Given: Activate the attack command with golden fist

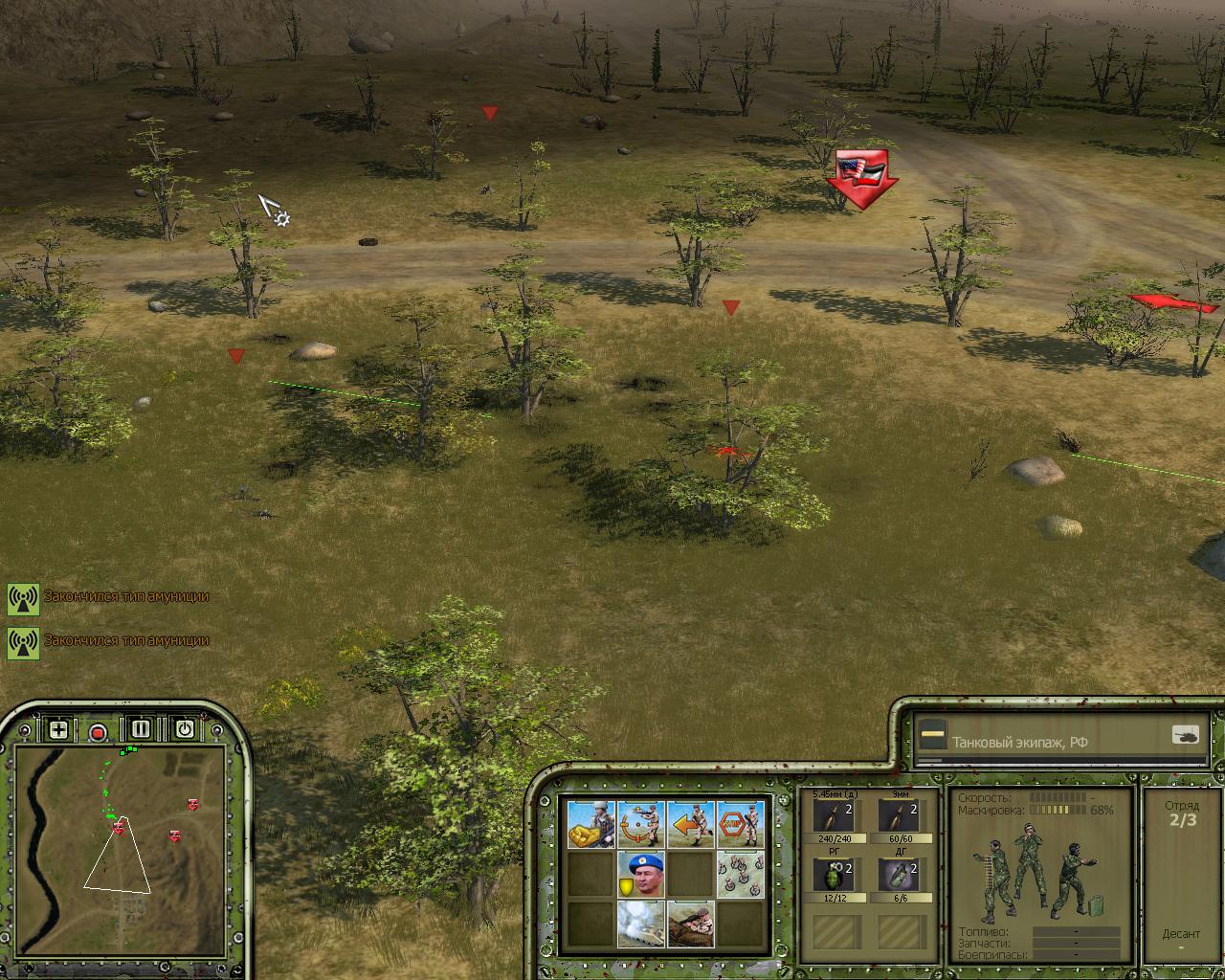Looking at the screenshot, I should point(590,824).
